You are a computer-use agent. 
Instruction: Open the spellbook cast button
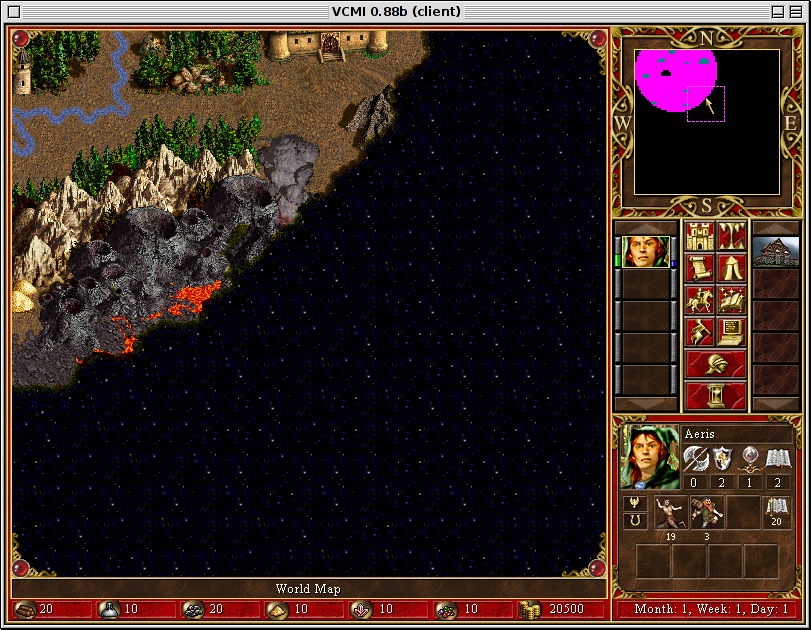[x=731, y=299]
